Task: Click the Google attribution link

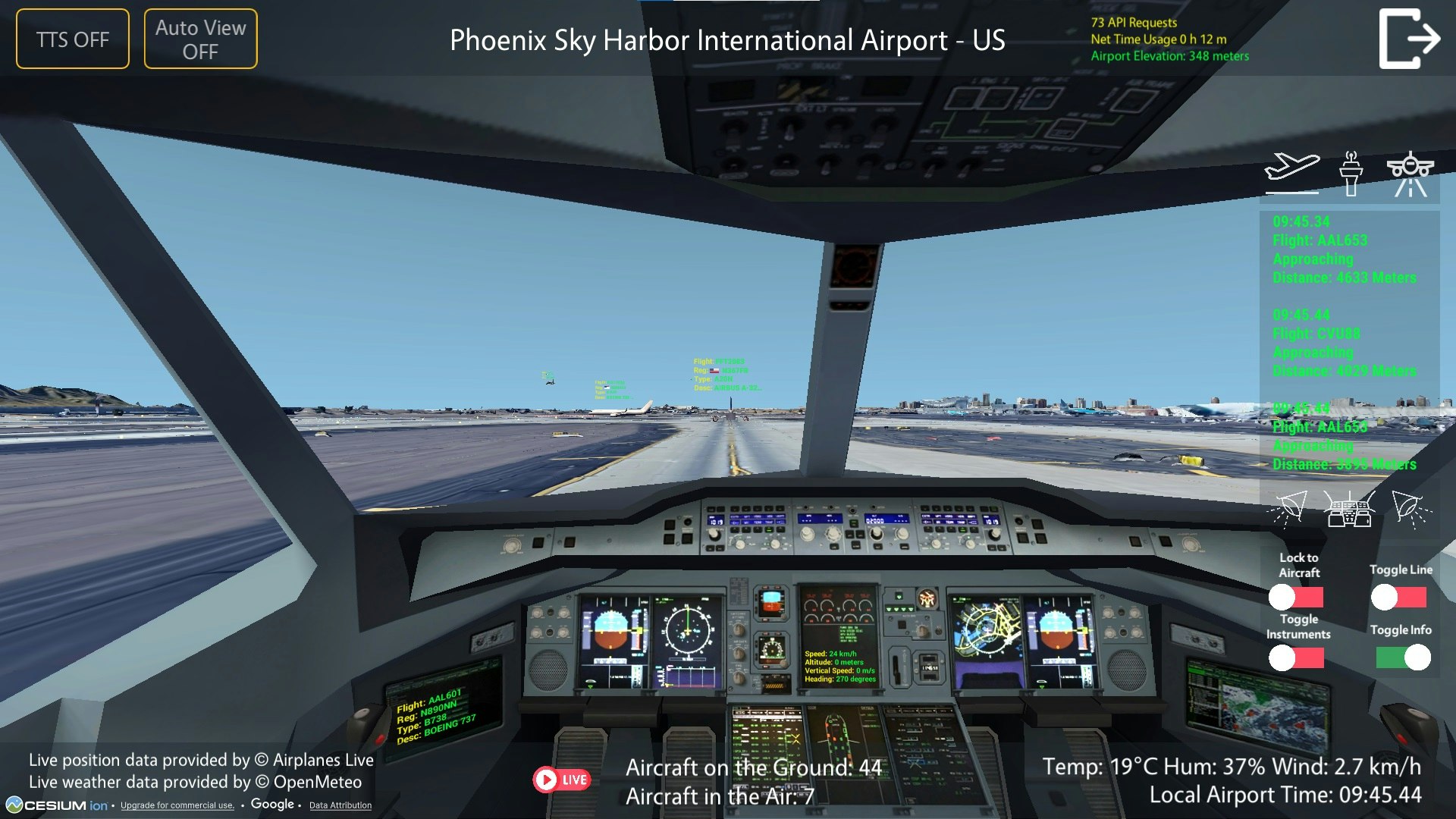Action: (271, 804)
